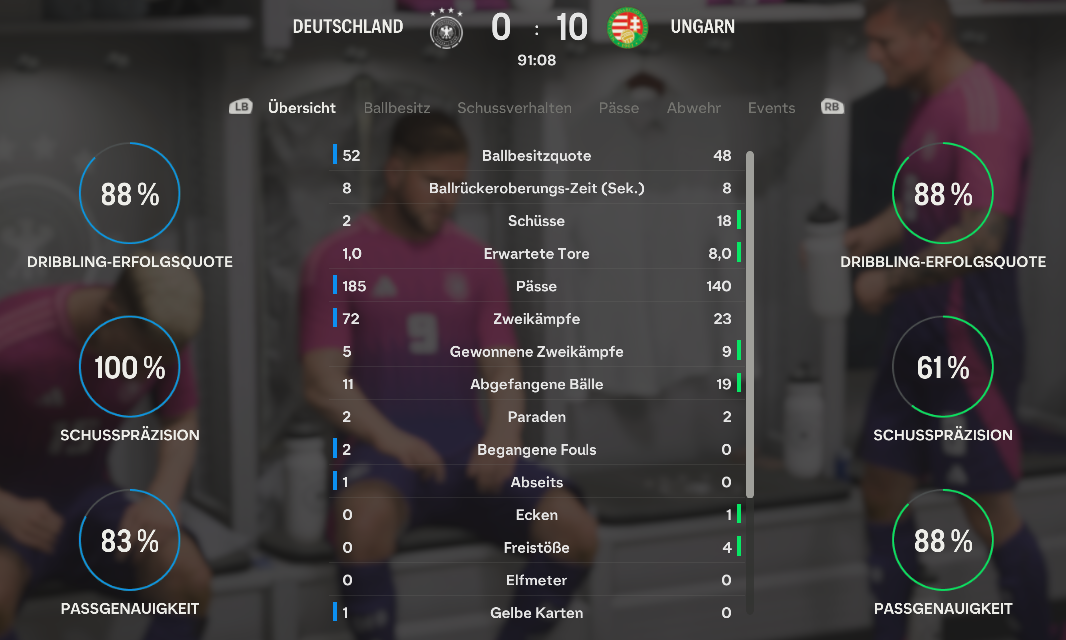The image size is (1066, 640).
Task: Show the Schussverhalten tab
Action: pyautogui.click(x=514, y=108)
